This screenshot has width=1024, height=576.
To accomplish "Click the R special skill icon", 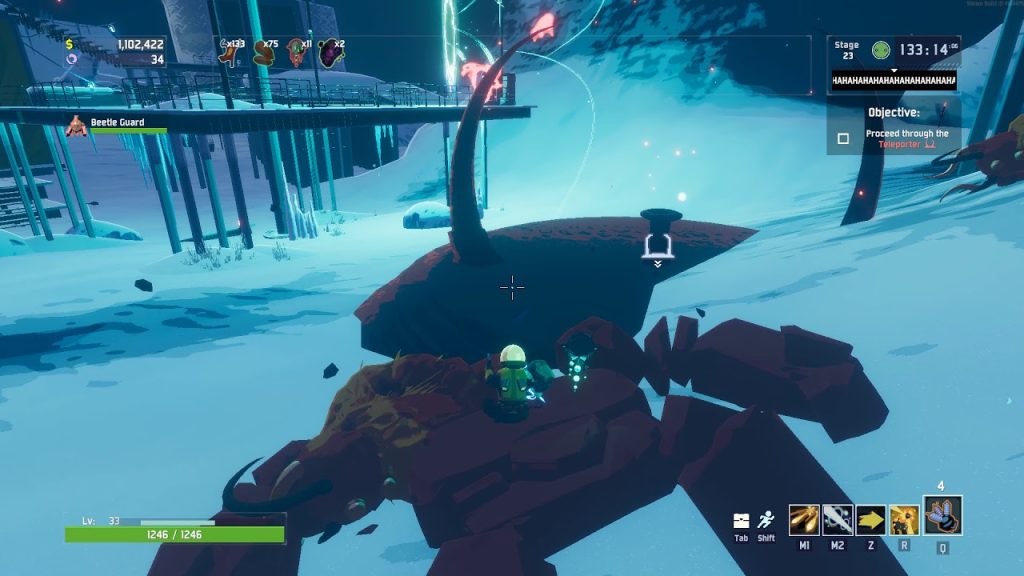I will tap(905, 520).
